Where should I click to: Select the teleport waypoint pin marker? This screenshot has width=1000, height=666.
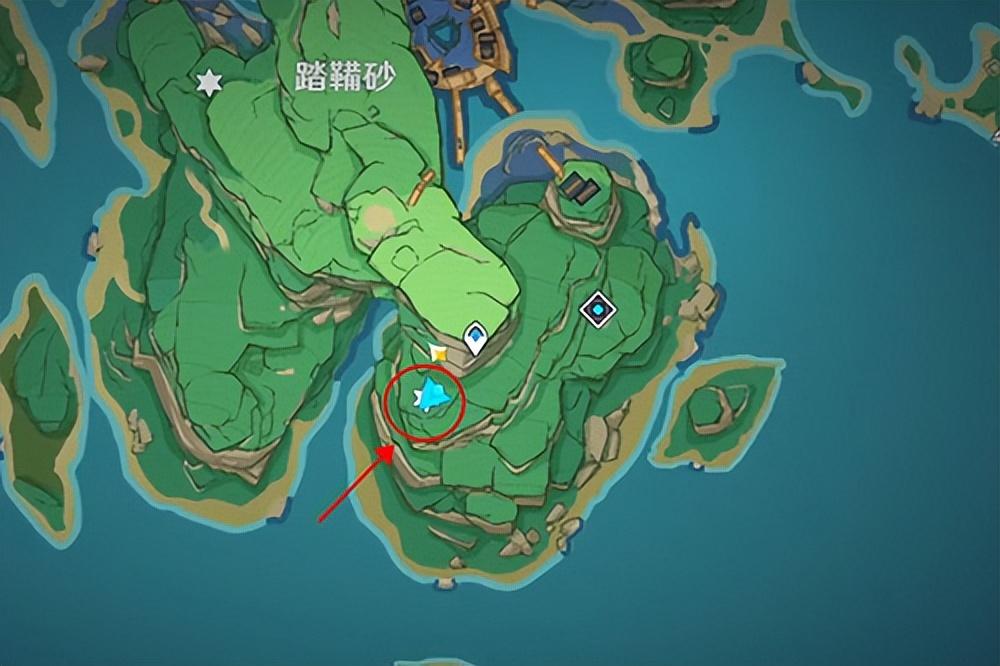(x=476, y=338)
